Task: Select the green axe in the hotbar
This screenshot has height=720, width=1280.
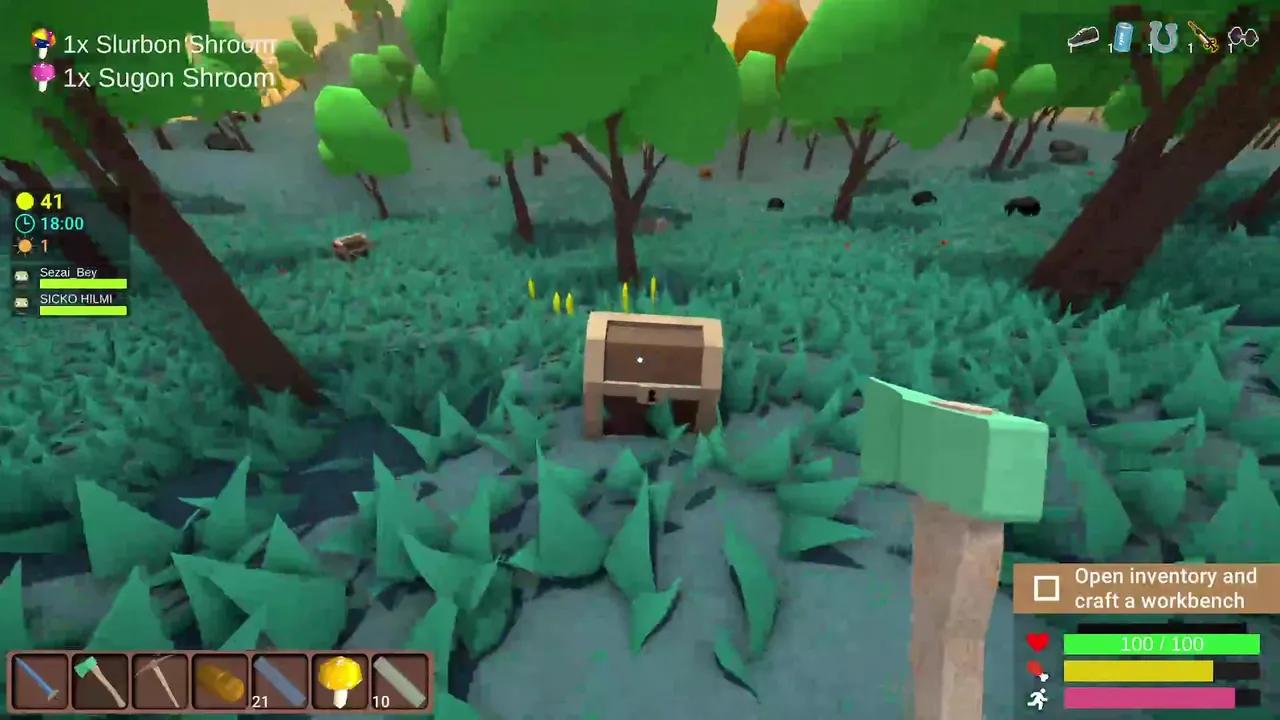Action: tap(100, 680)
